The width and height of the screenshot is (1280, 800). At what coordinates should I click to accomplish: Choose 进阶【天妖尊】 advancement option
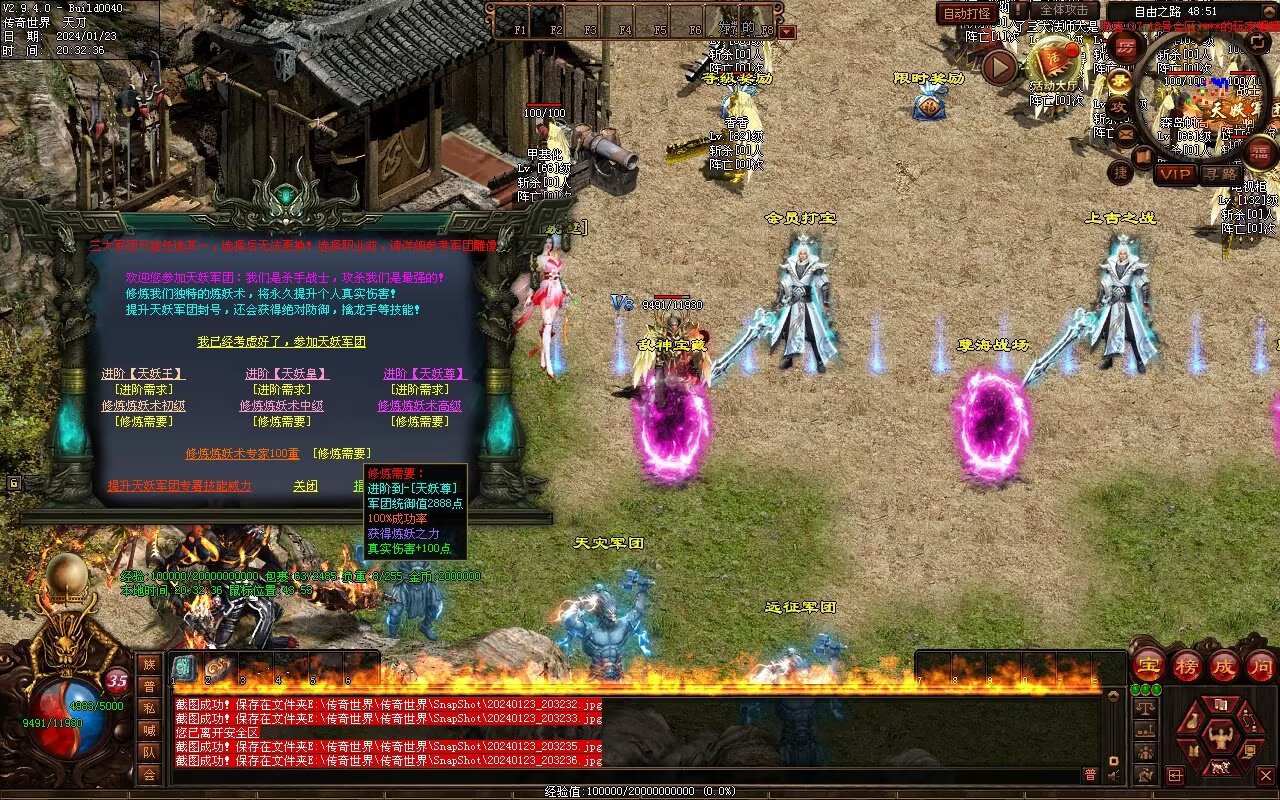coord(425,374)
